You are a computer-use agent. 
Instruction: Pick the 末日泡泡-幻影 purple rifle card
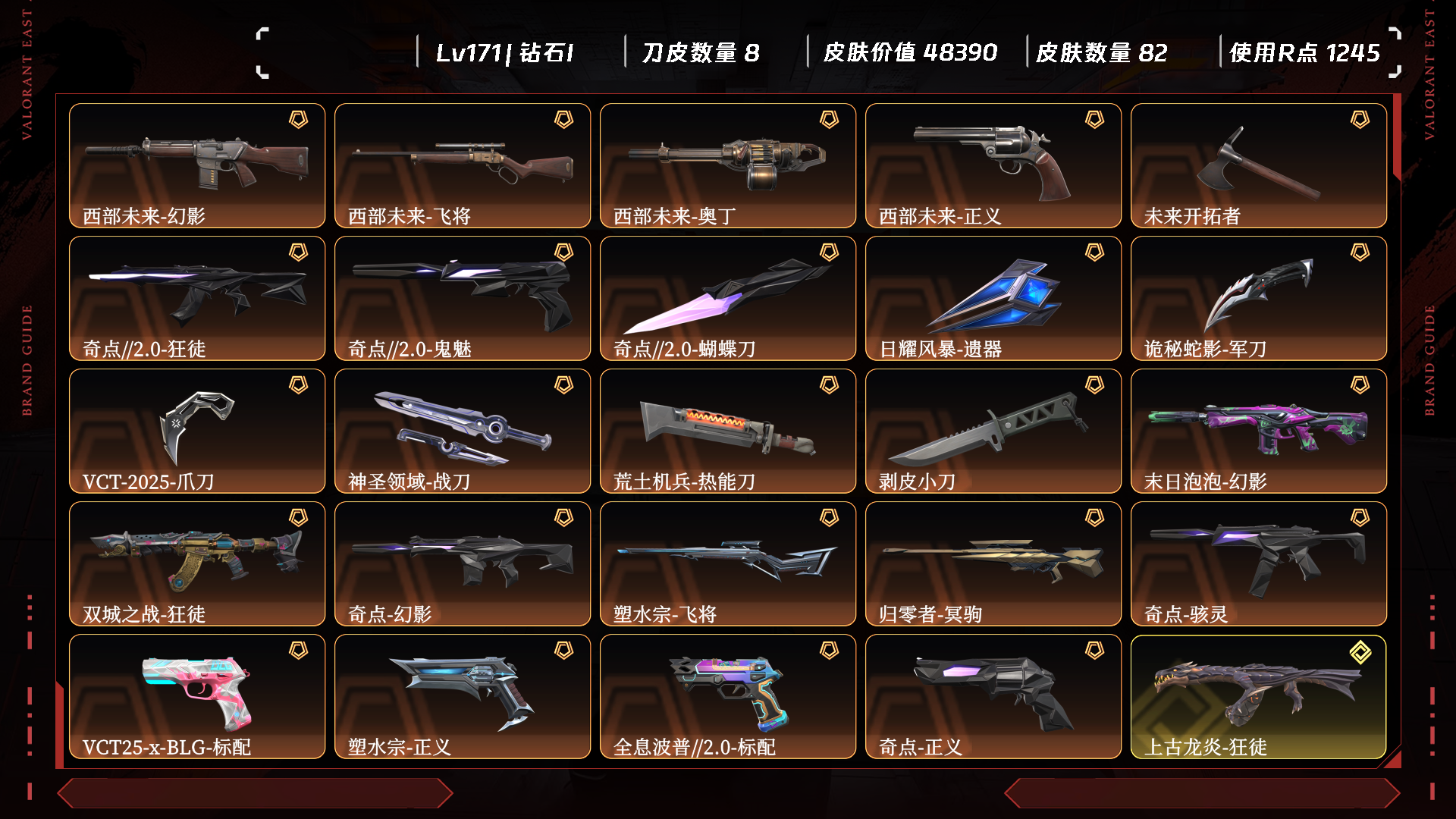tap(1259, 431)
